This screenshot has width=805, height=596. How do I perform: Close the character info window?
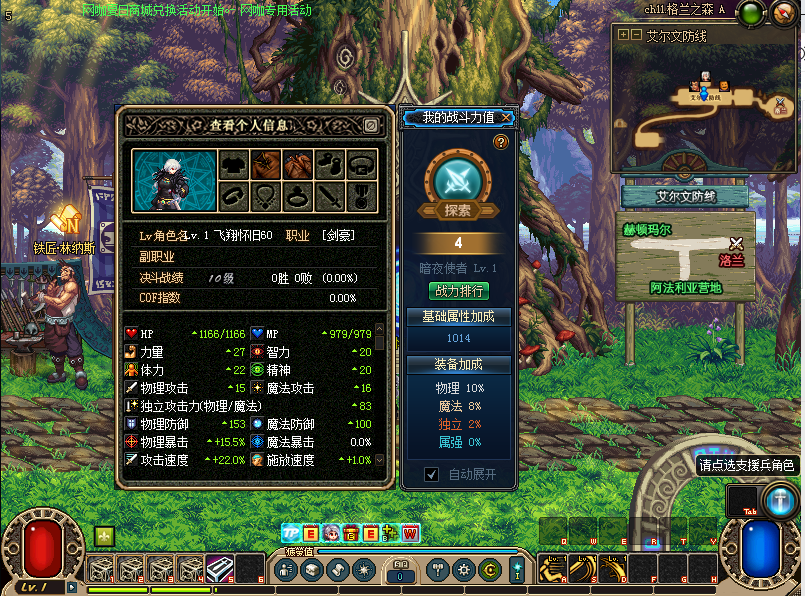(x=370, y=125)
